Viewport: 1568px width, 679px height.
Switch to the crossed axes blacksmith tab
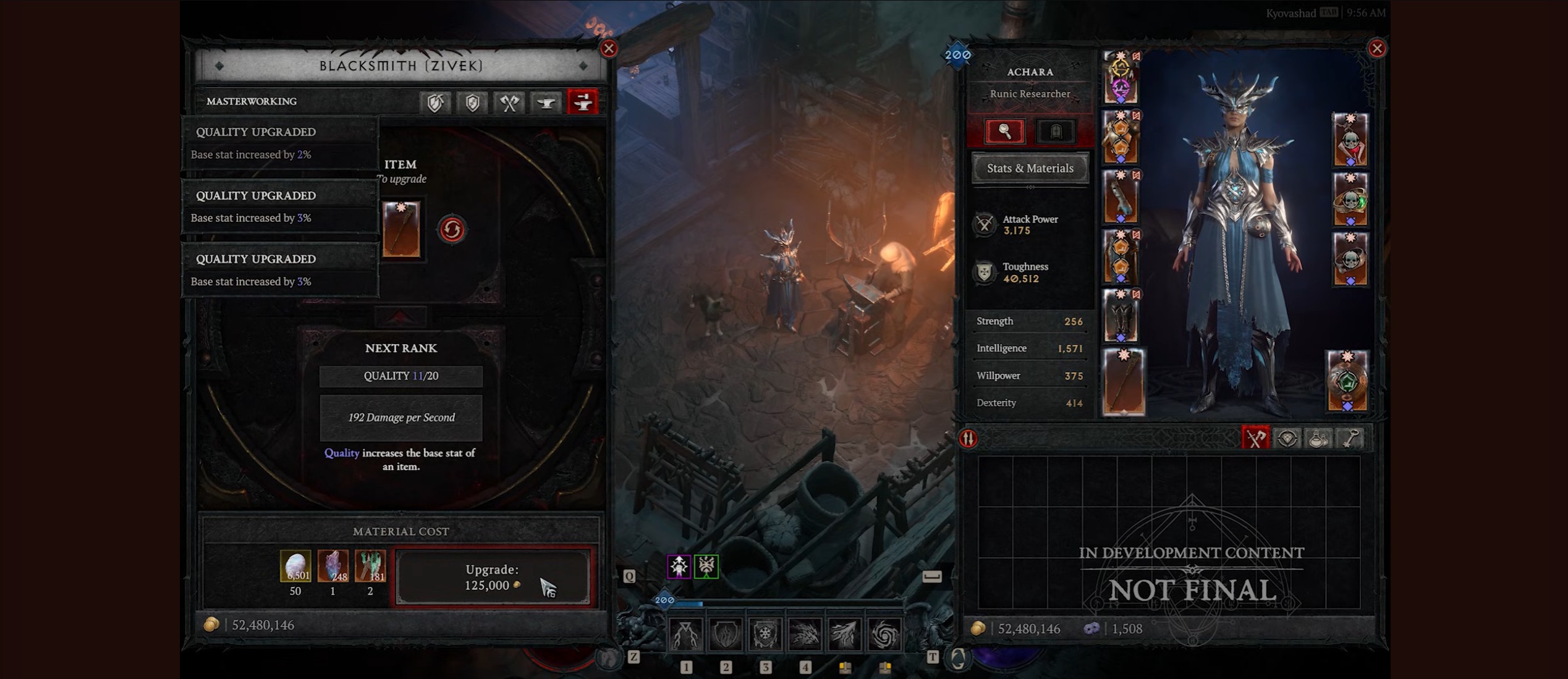(509, 103)
